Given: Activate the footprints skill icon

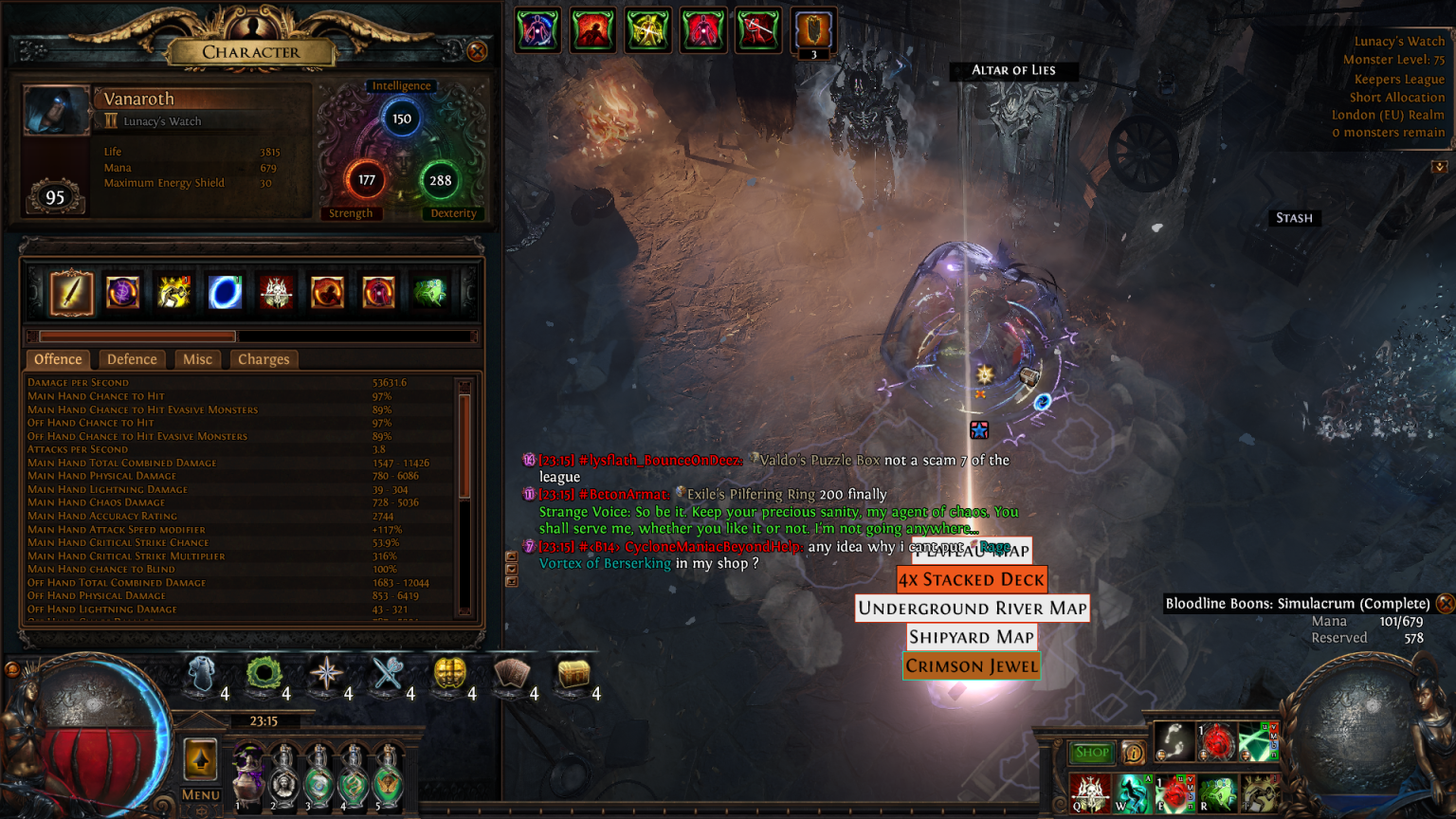Looking at the screenshot, I should tap(1174, 741).
